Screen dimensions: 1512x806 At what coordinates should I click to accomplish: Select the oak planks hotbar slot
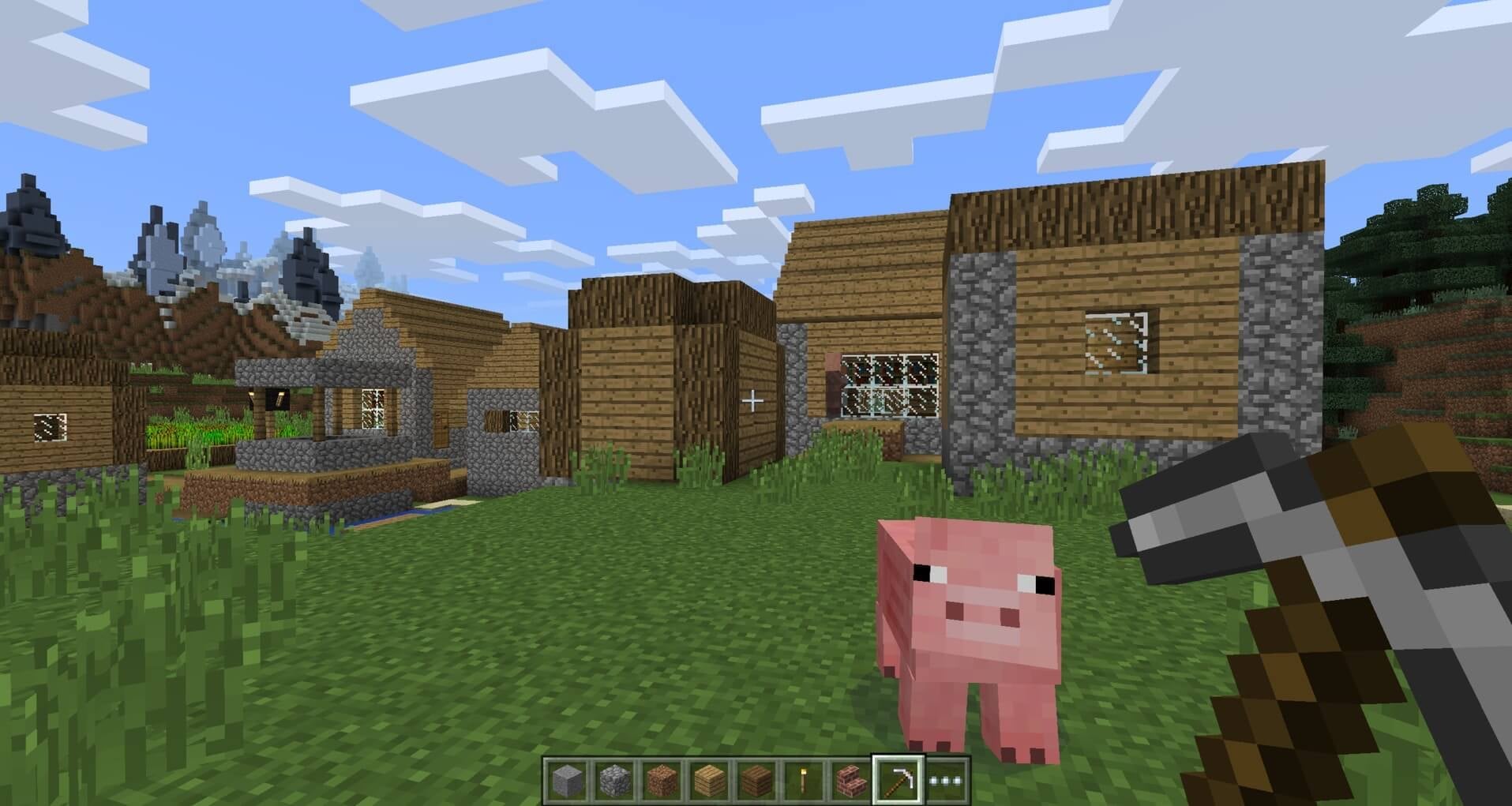708,776
